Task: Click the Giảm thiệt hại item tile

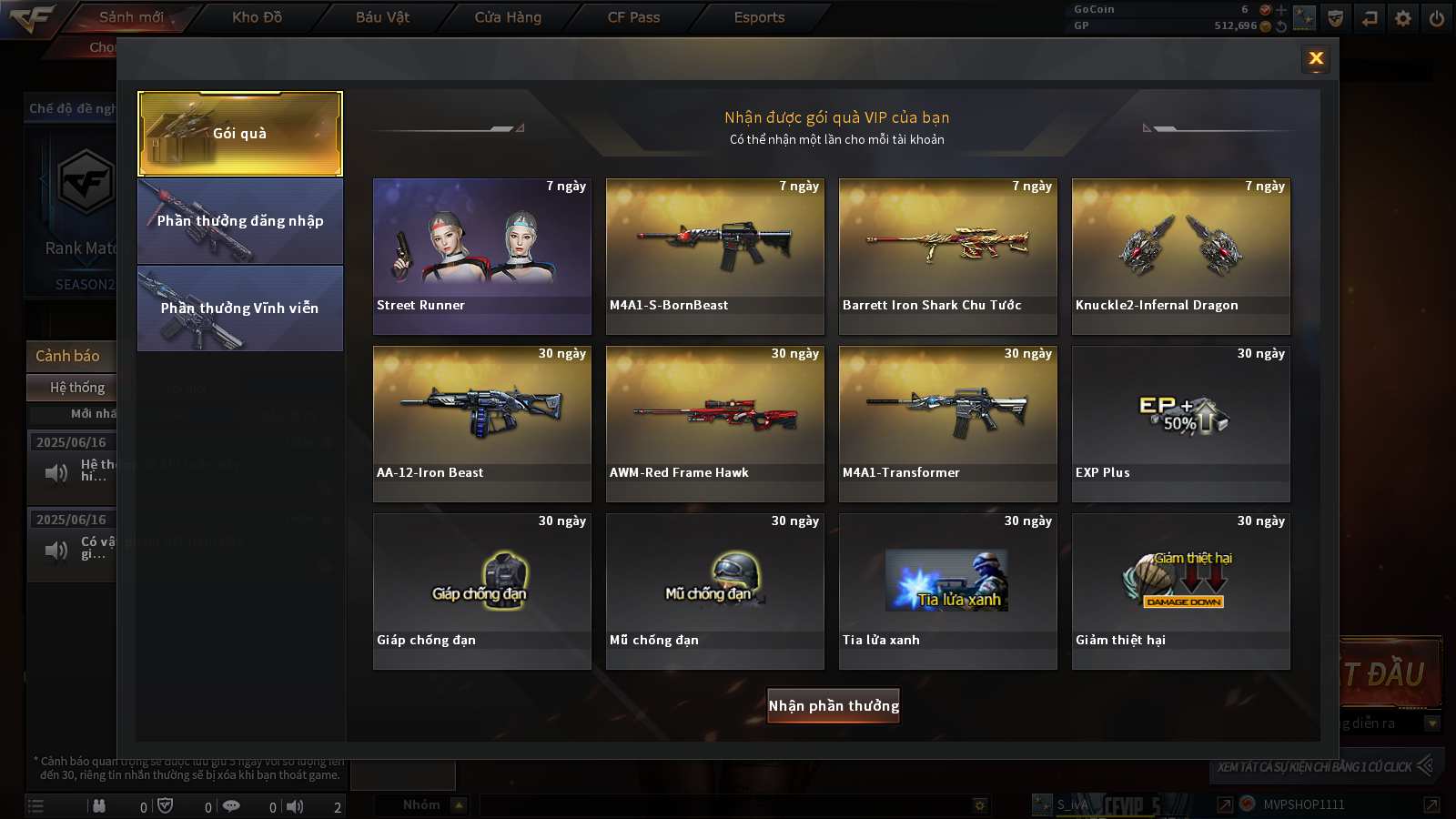Action: pos(1181,591)
